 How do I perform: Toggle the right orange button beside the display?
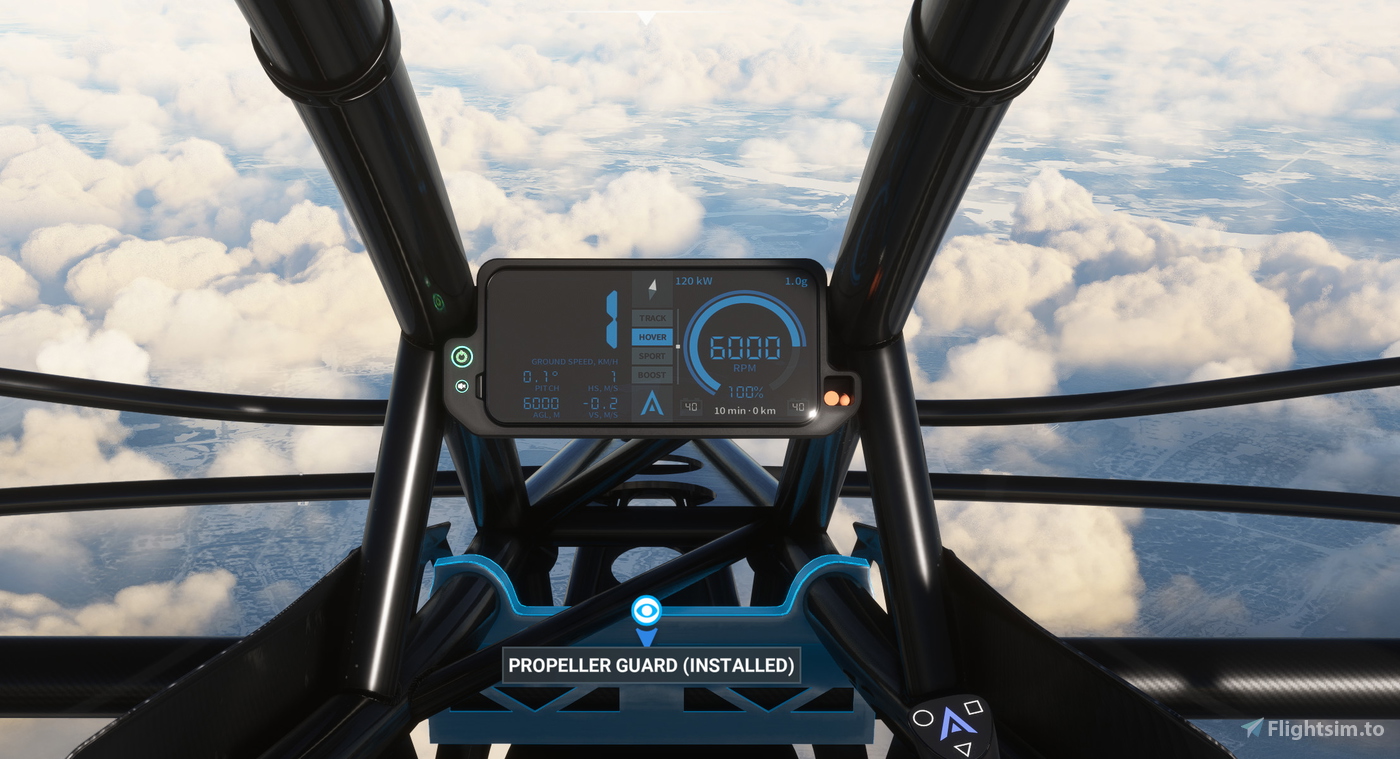pos(845,398)
